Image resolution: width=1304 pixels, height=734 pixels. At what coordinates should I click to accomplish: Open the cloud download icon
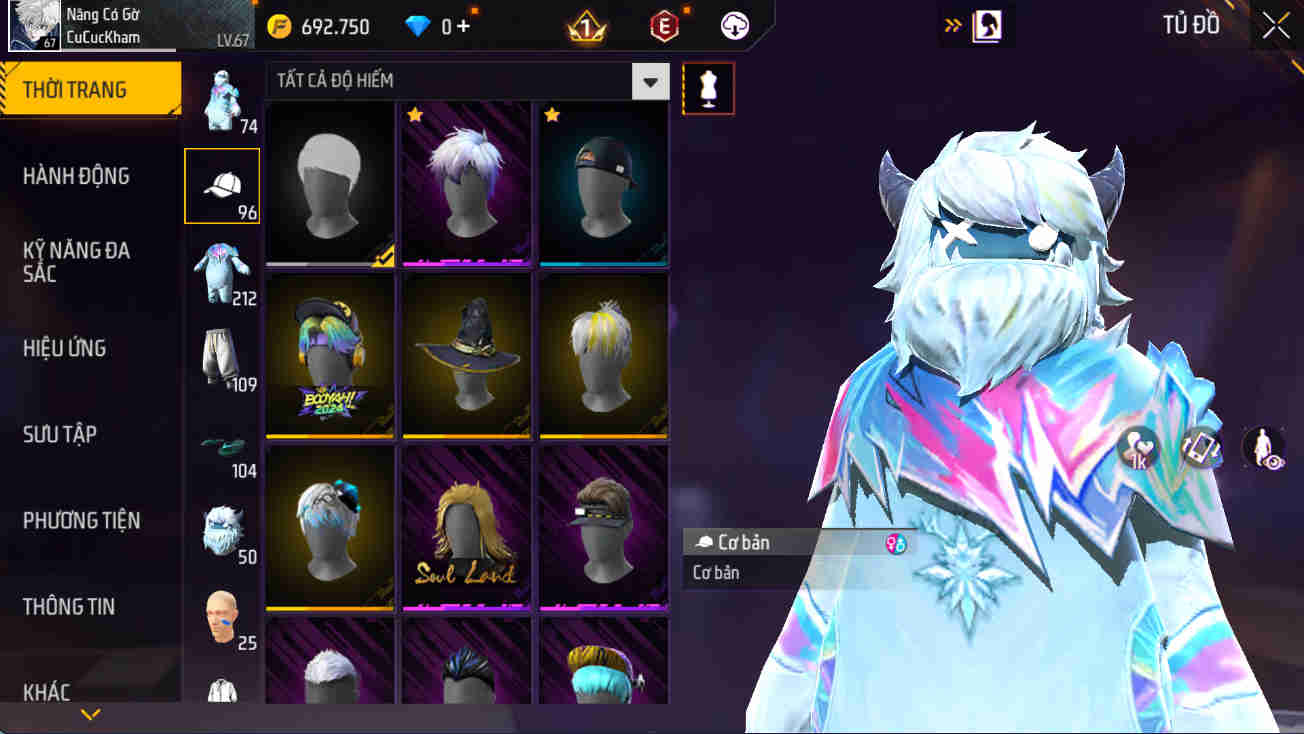(735, 26)
